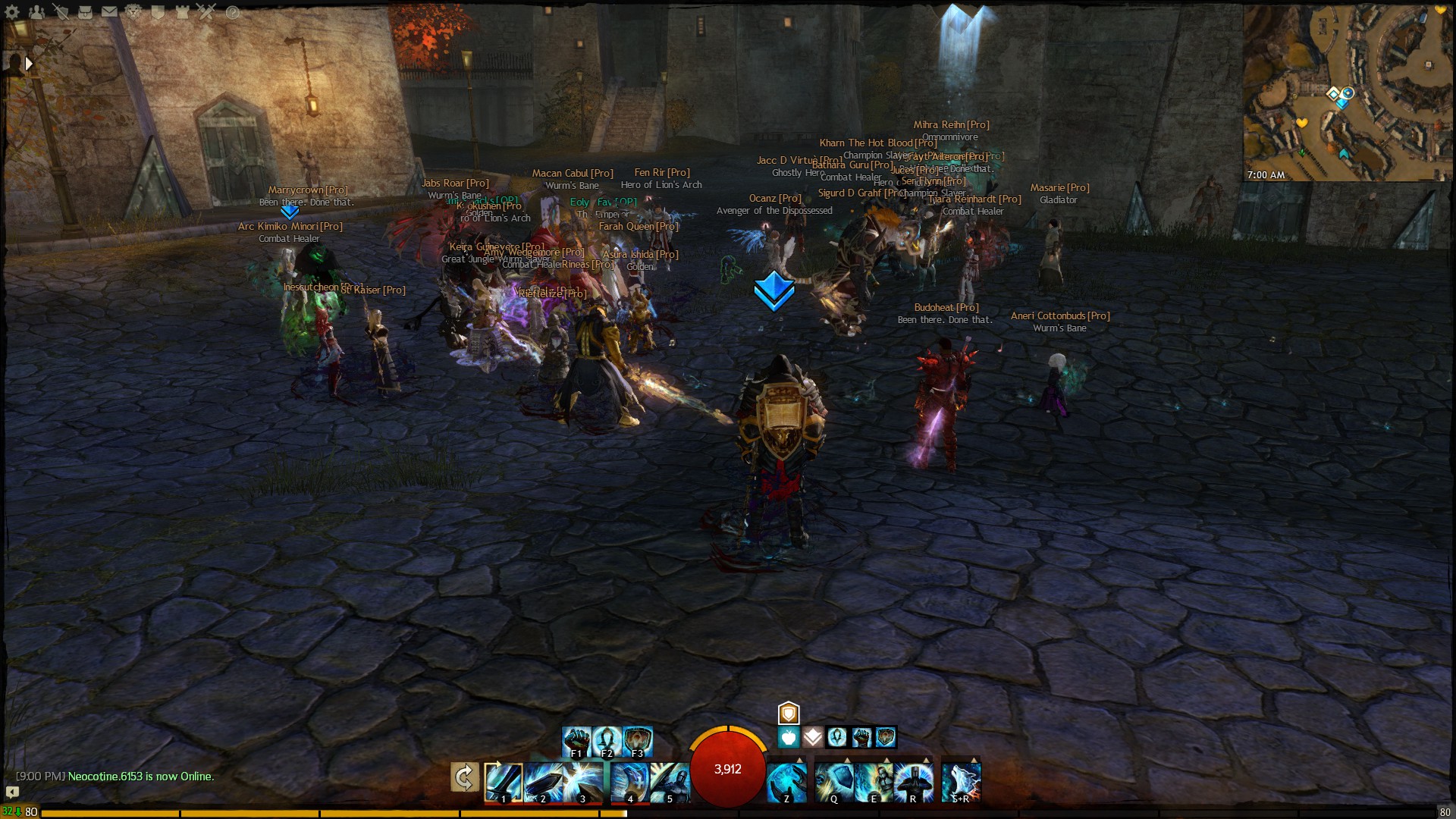
Task: Open the game menu gear icon
Action: (11, 12)
